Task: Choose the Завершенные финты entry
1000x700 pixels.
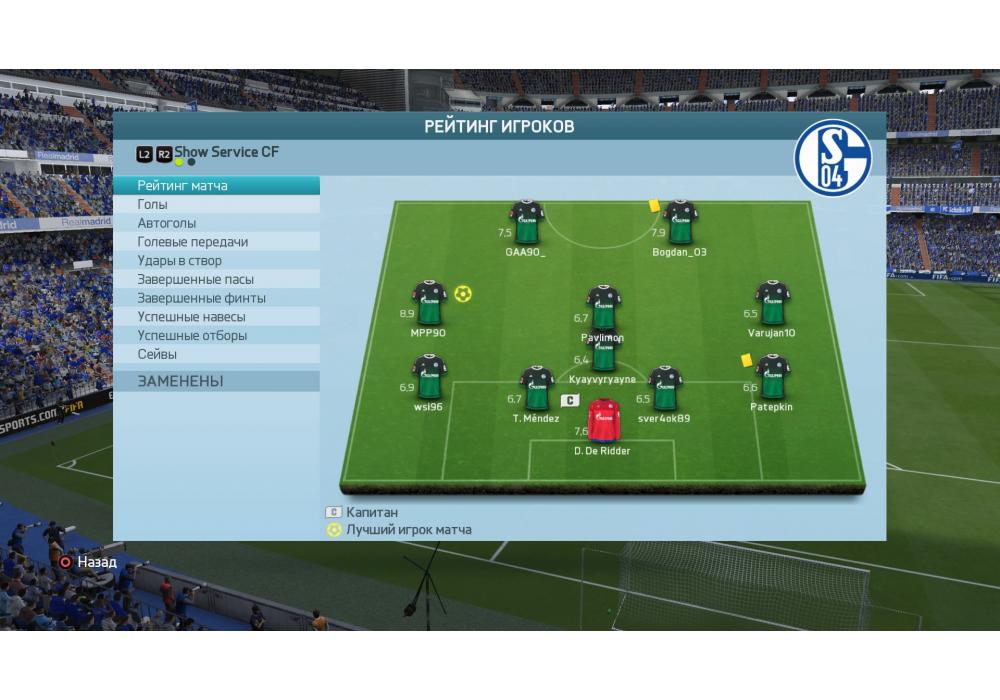Action: point(217,298)
